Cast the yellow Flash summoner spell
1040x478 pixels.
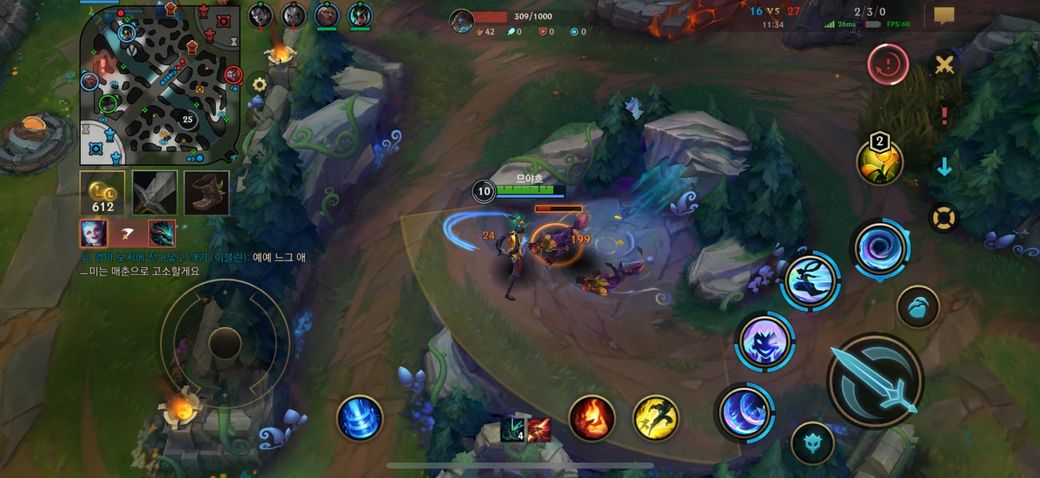point(656,417)
